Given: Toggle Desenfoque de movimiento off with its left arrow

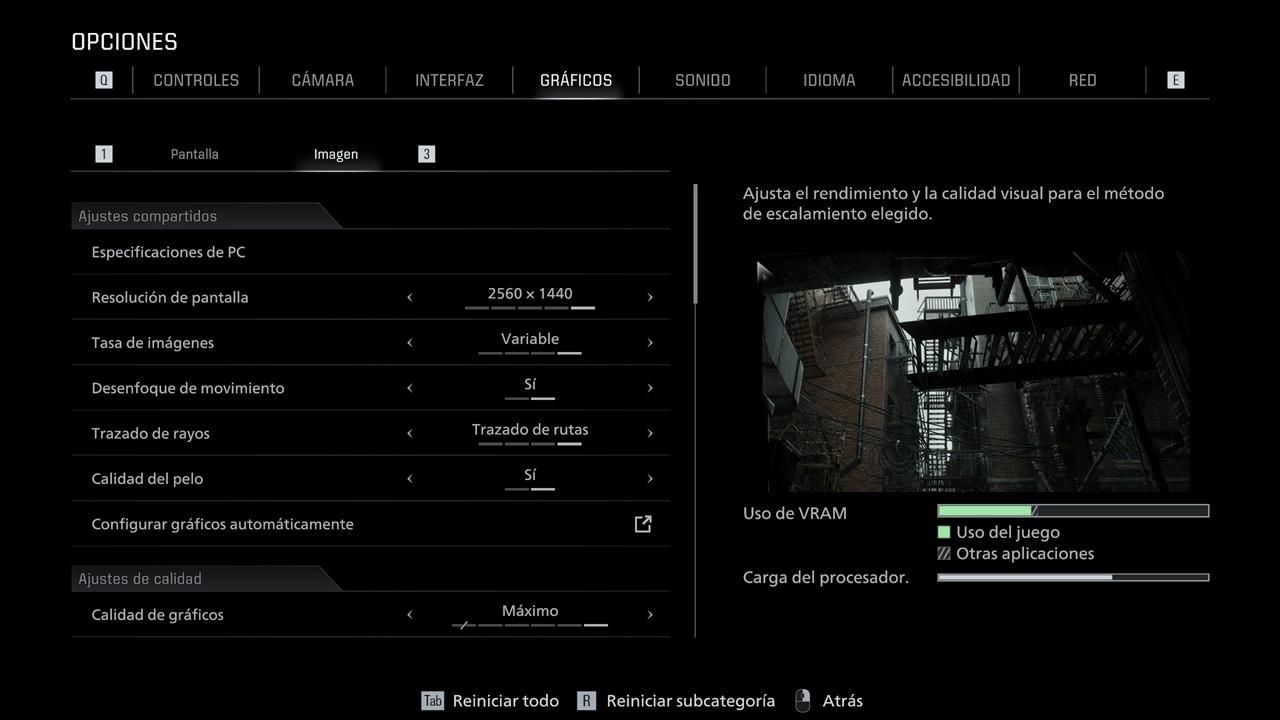Looking at the screenshot, I should tap(409, 387).
